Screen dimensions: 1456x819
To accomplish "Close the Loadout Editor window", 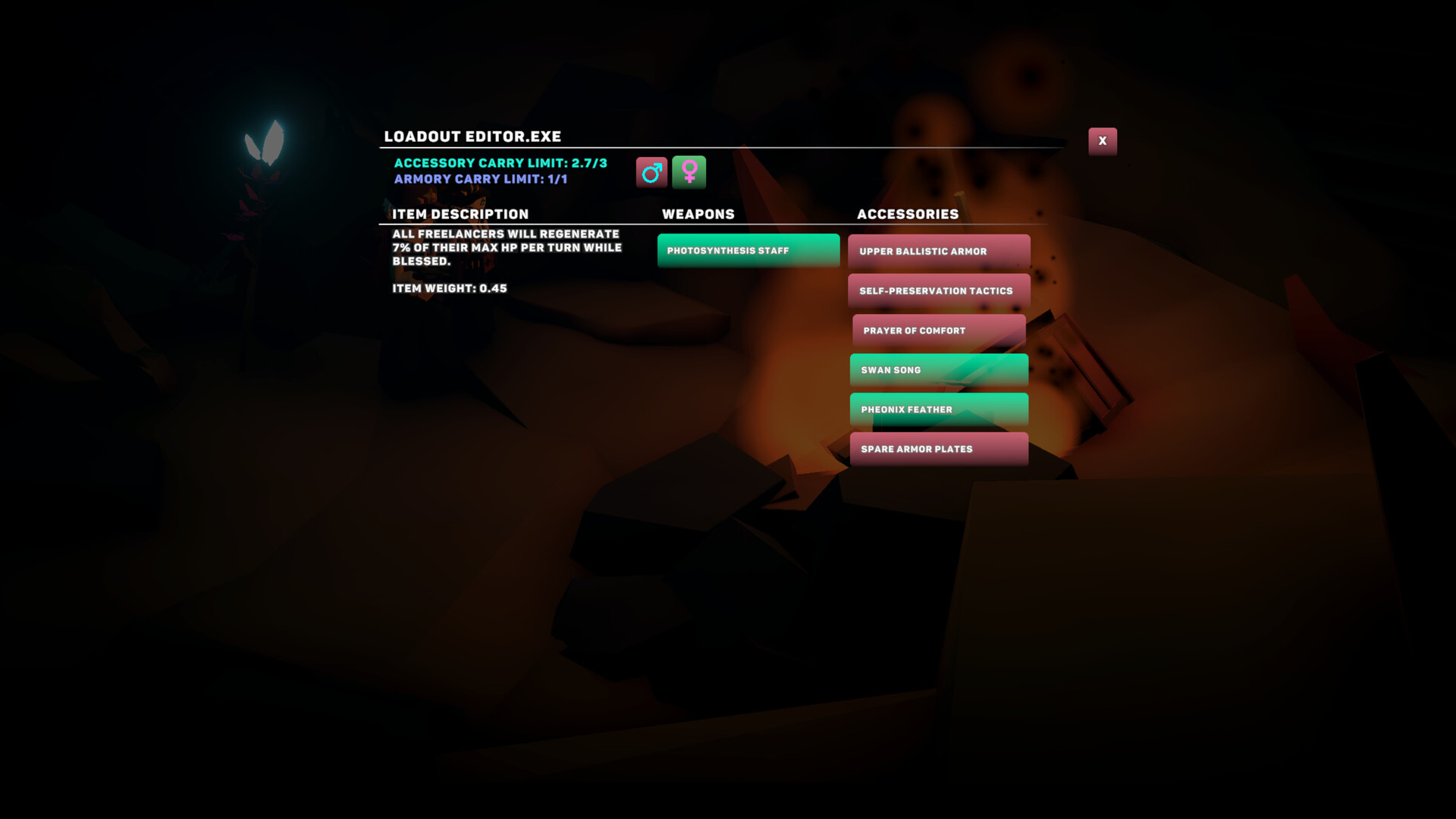I will click(1103, 140).
